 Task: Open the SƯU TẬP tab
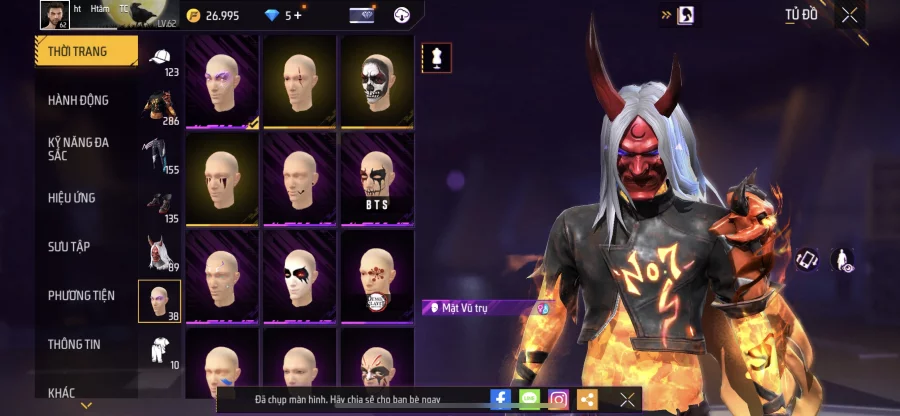pyautogui.click(x=70, y=246)
